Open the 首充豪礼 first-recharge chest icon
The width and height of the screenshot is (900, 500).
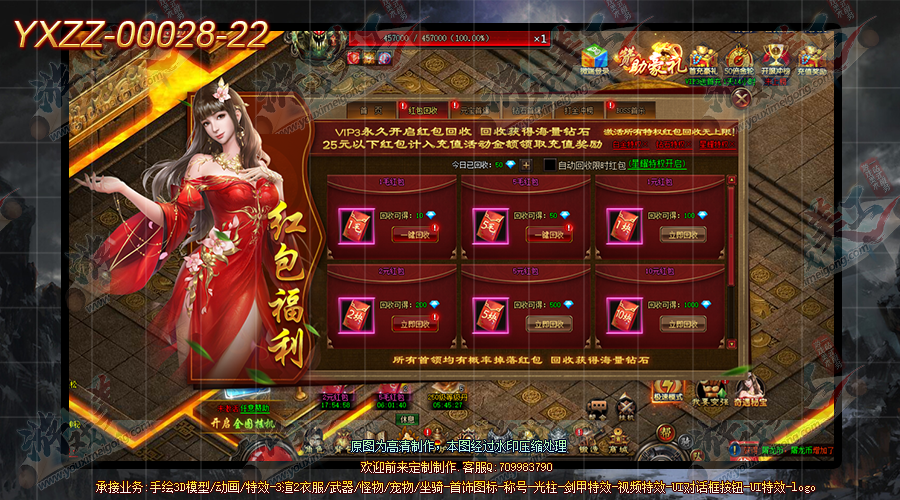703,58
